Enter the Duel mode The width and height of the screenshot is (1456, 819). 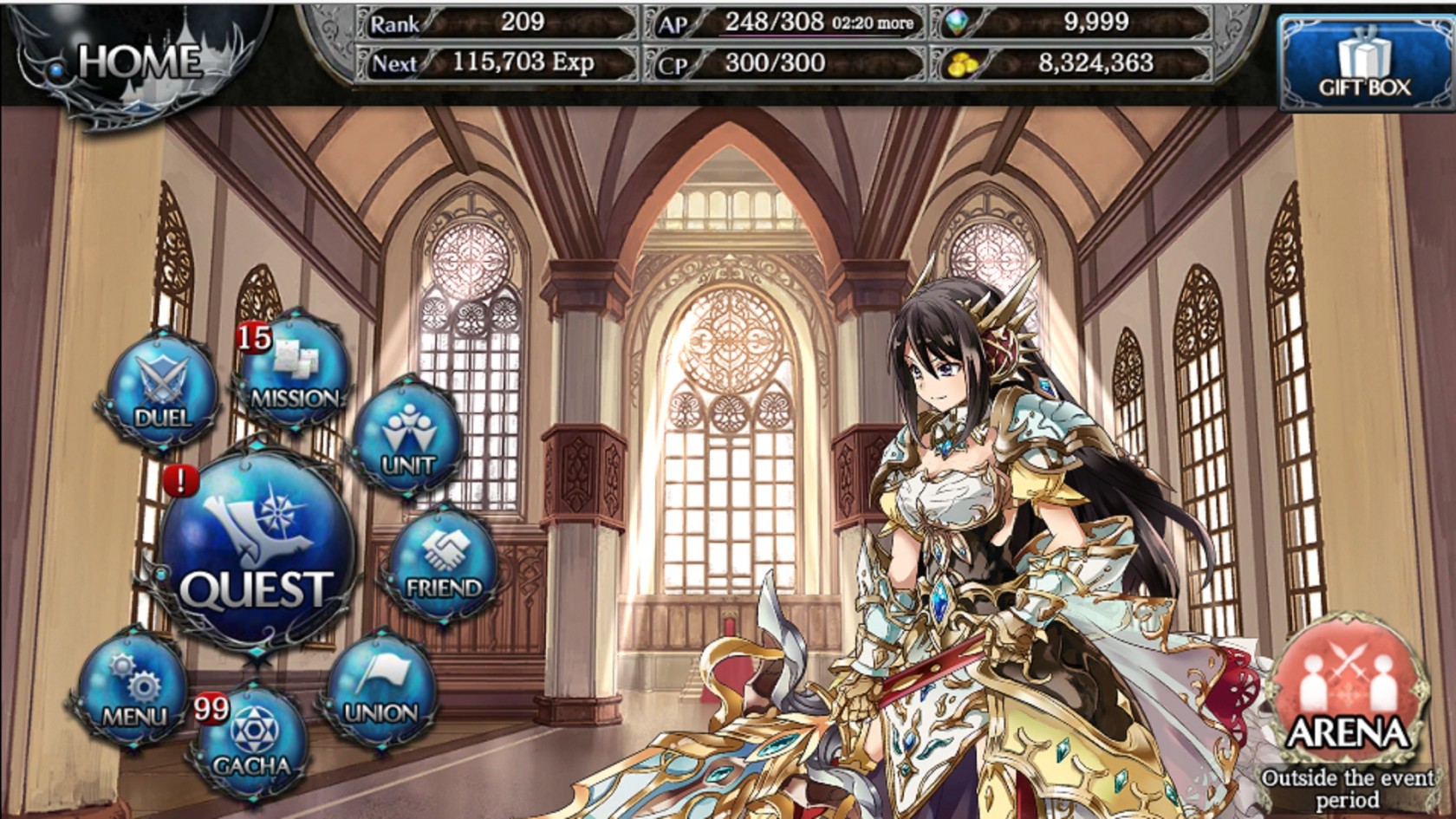[161, 389]
